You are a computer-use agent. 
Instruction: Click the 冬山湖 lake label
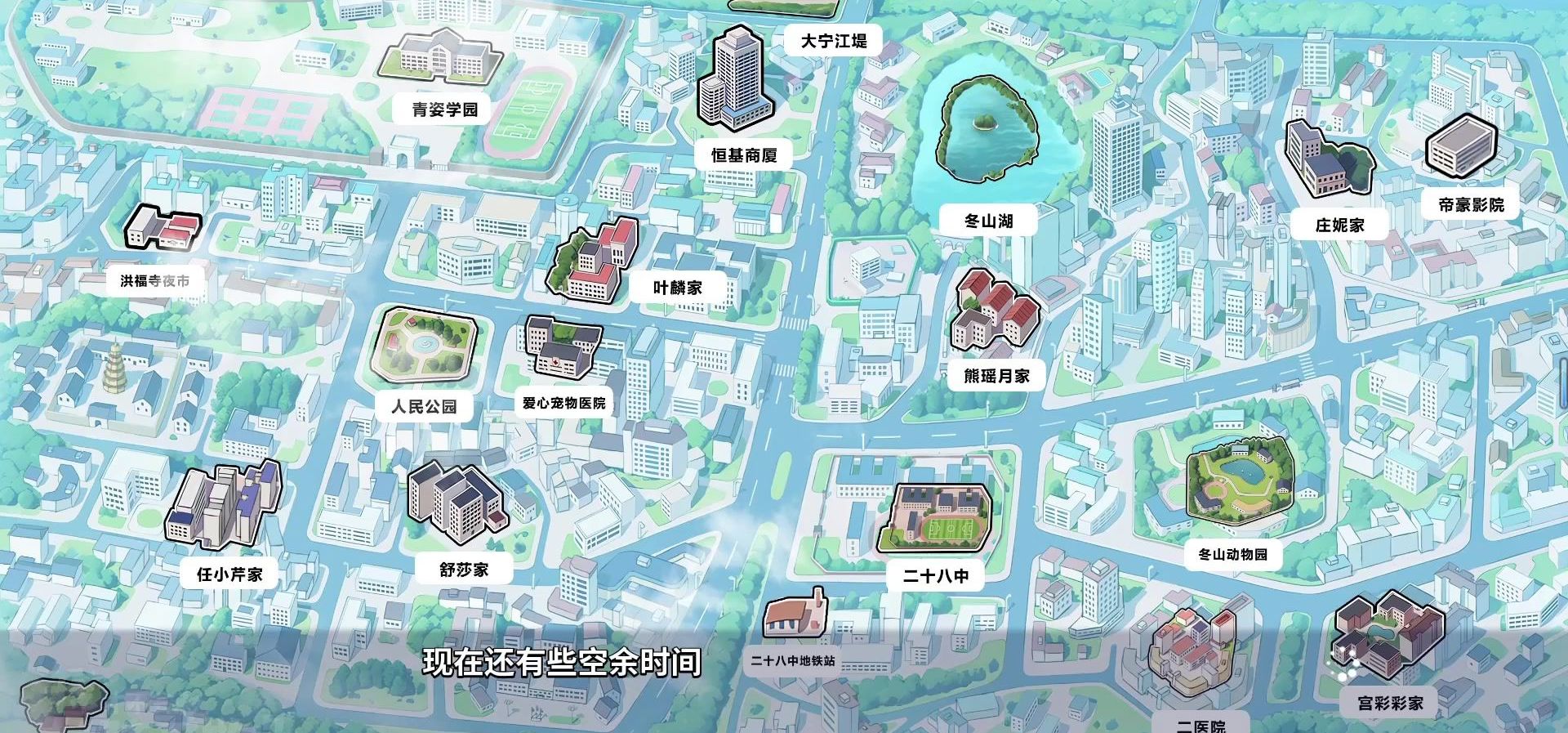click(x=991, y=219)
